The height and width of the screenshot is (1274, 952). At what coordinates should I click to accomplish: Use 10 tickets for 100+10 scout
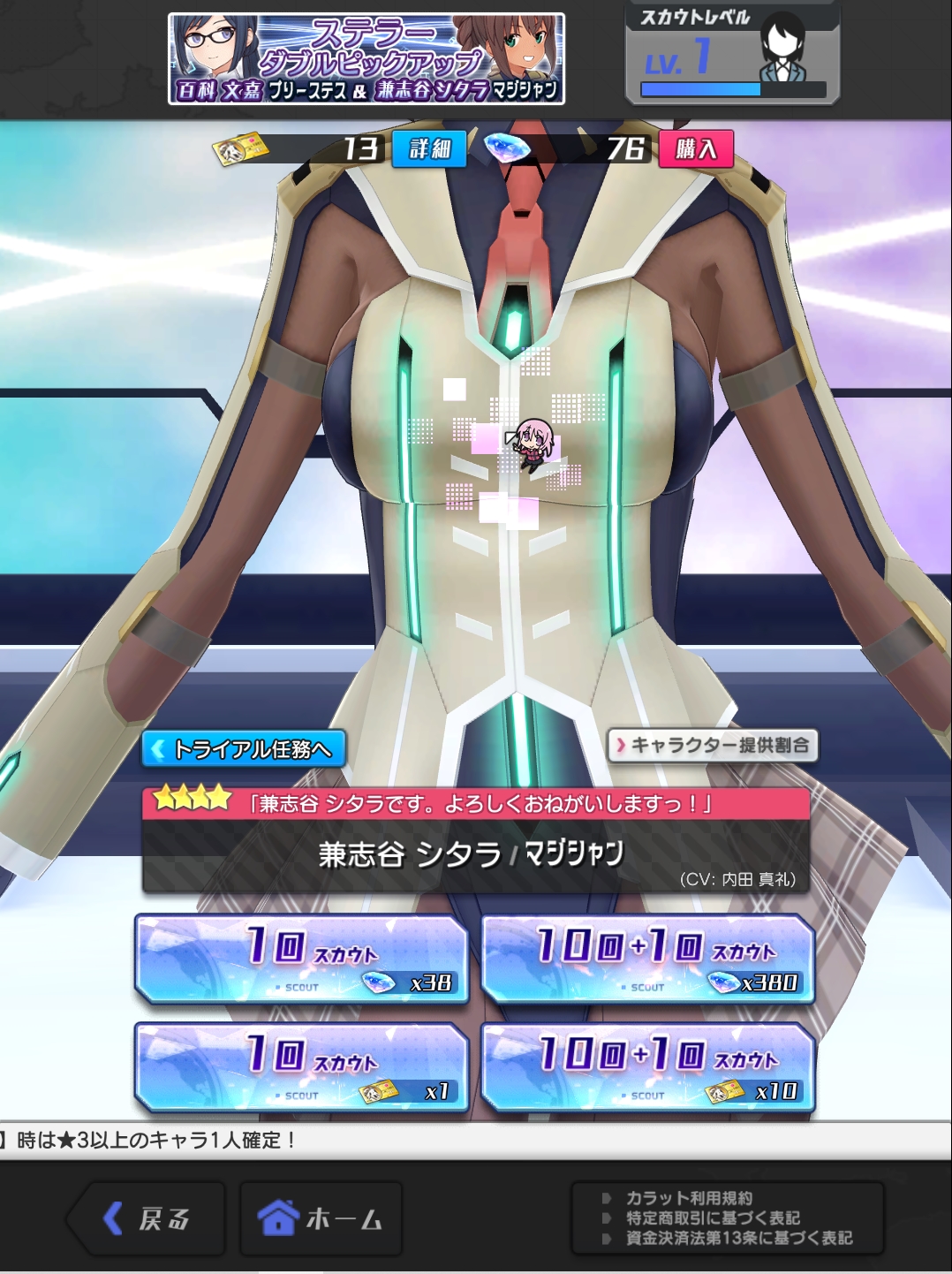648,1067
